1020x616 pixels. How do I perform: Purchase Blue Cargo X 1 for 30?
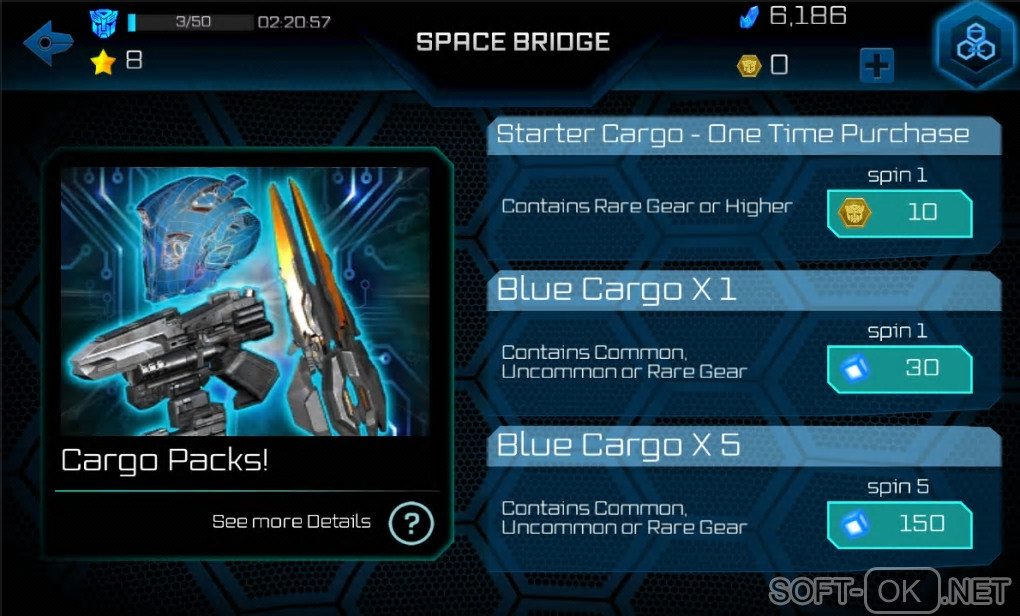(899, 369)
